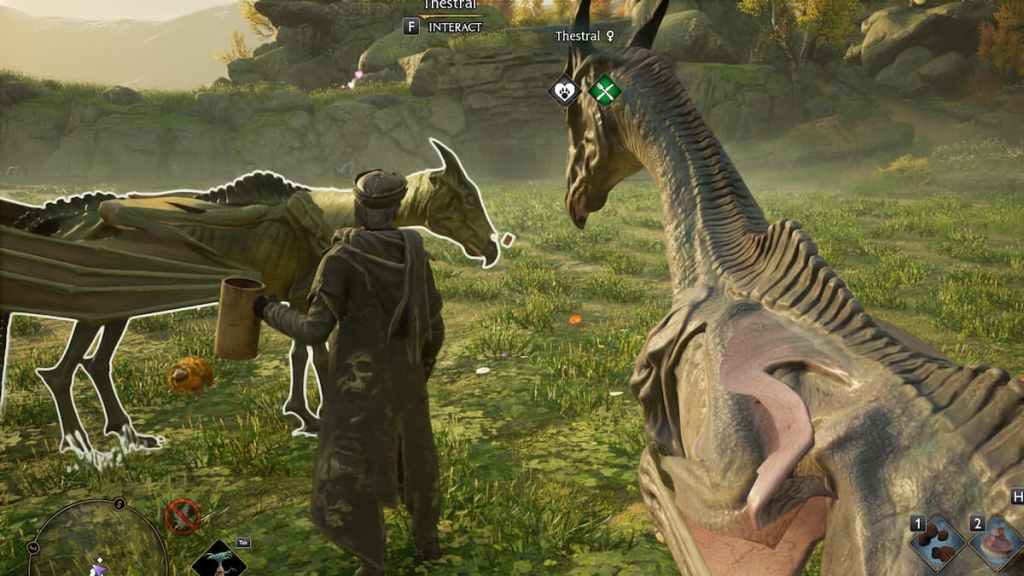Screen dimensions: 1024x576
Task: Select the mandrake plant tool slot
Action: click(218, 560)
